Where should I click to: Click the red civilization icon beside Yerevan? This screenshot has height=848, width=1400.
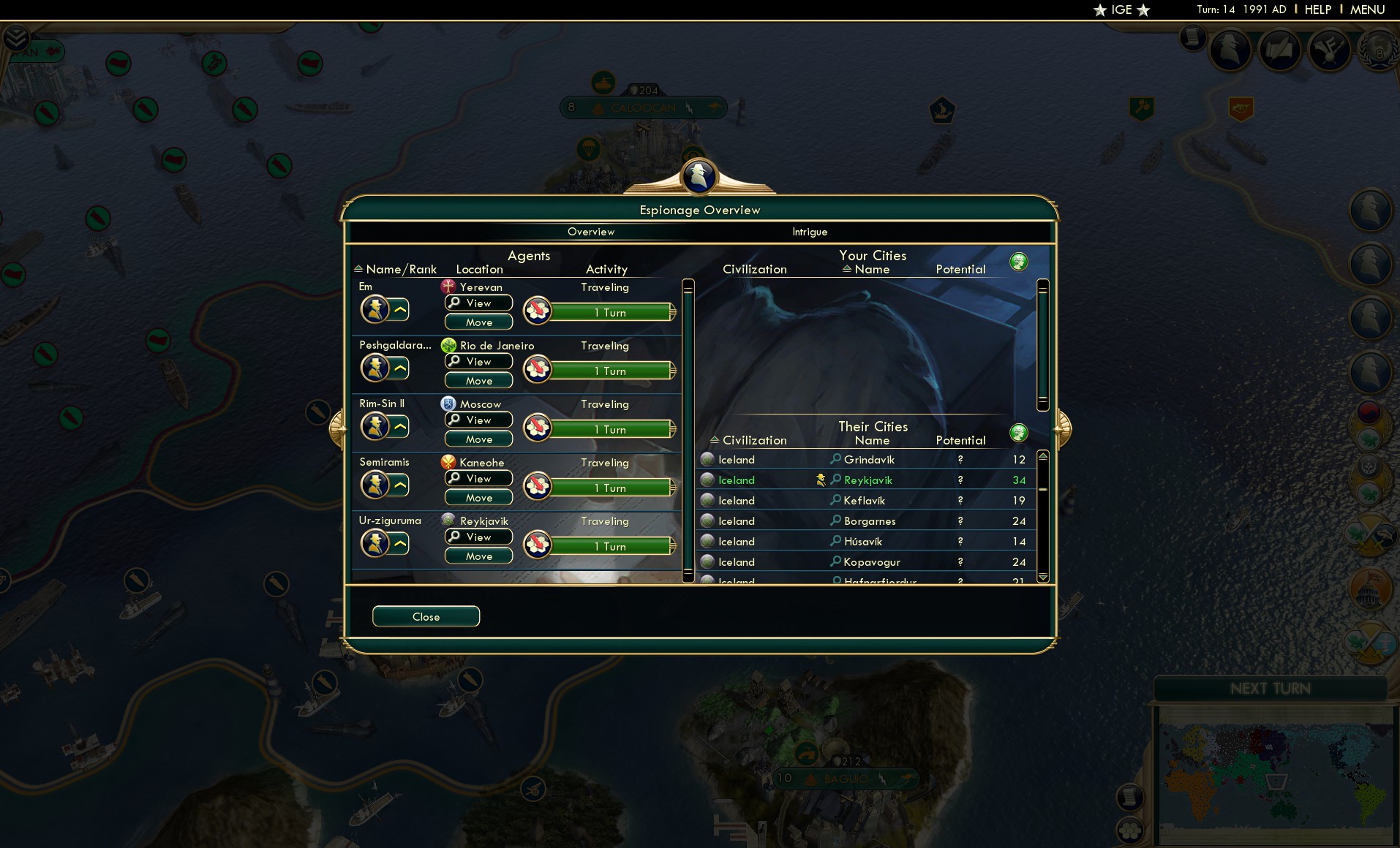447,287
